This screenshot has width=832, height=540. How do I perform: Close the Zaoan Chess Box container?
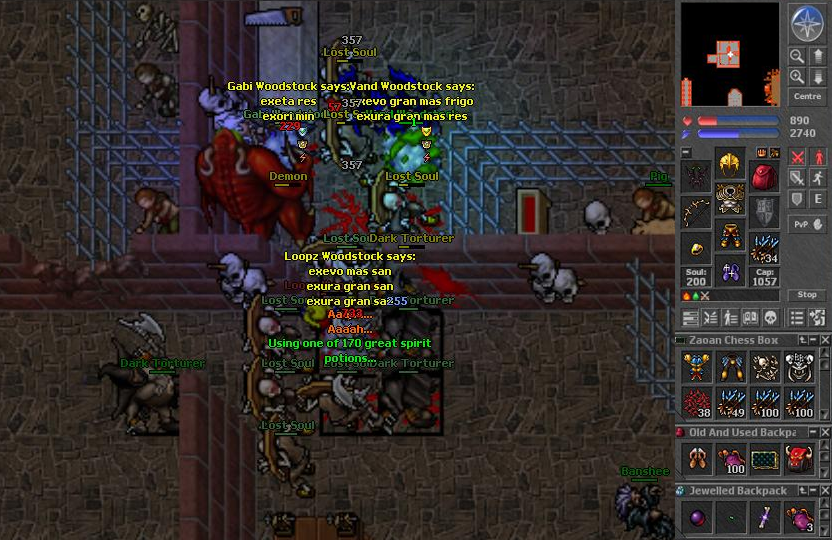(x=824, y=341)
